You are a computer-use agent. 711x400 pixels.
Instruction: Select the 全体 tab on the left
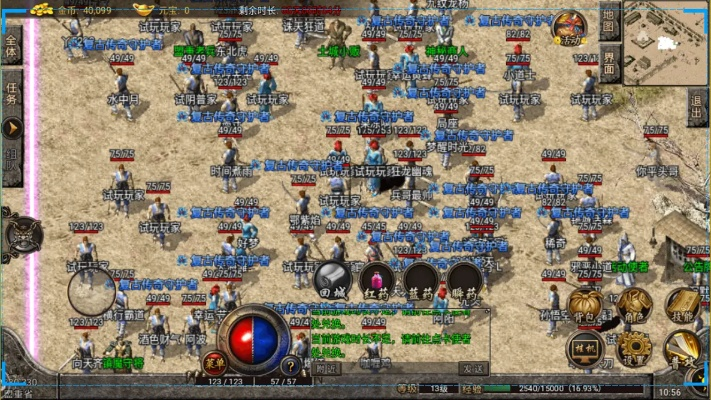pyautogui.click(x=11, y=48)
